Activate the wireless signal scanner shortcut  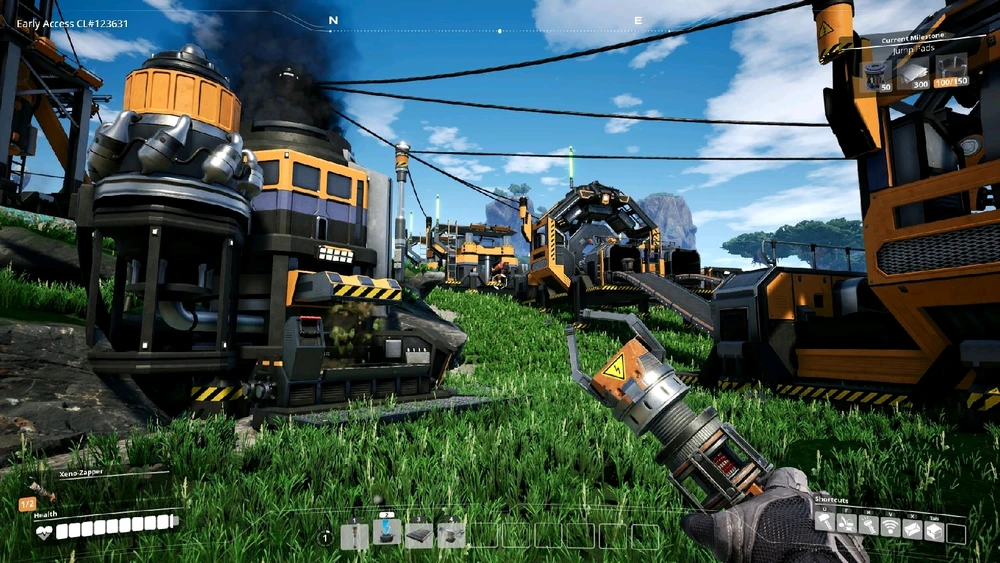coord(889,522)
